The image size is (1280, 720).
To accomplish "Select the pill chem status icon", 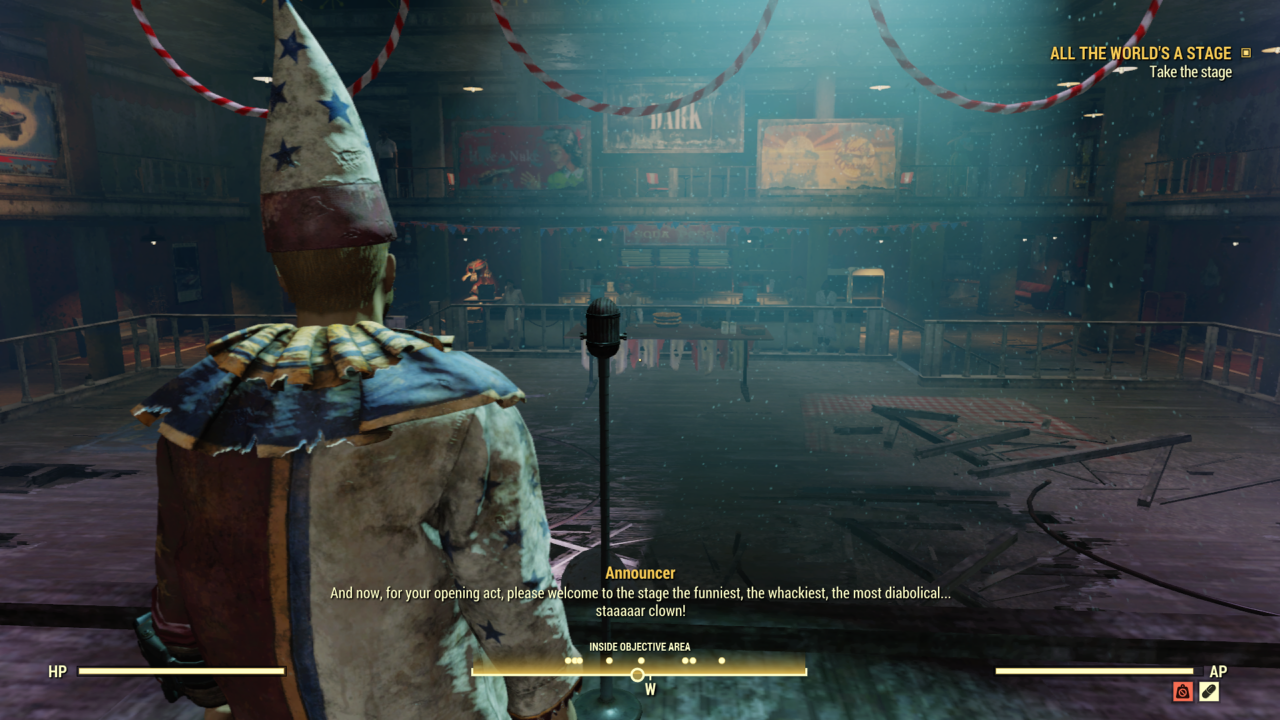I will pyautogui.click(x=1209, y=691).
